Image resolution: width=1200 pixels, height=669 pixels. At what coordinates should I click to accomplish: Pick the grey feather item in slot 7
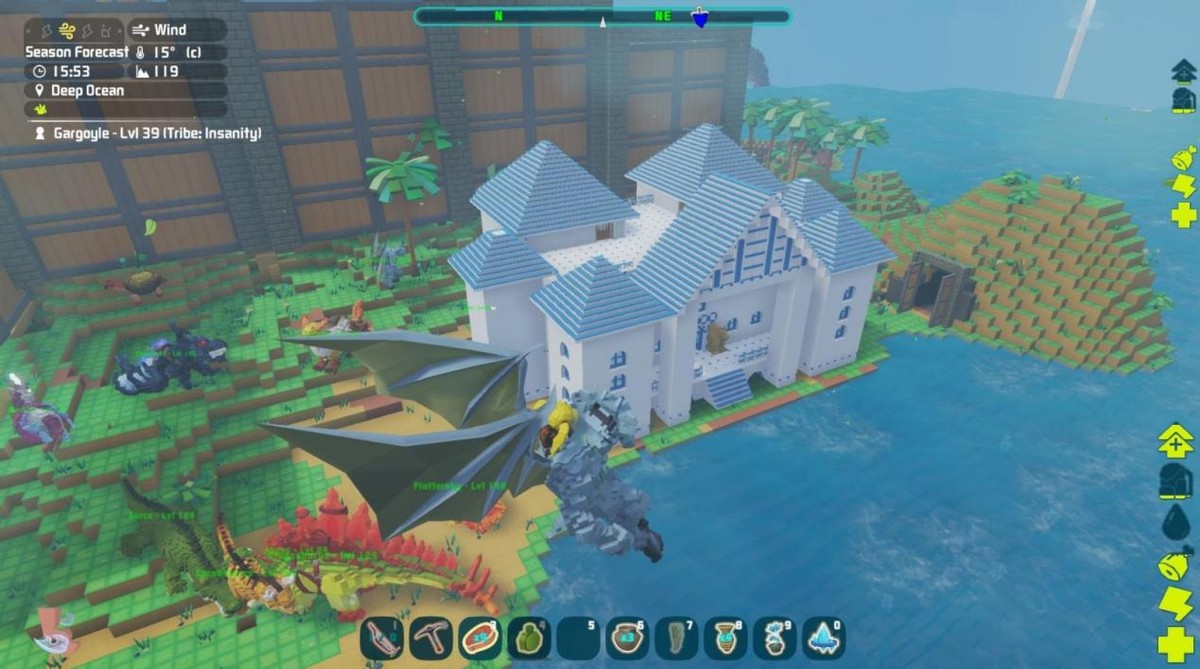coord(676,638)
